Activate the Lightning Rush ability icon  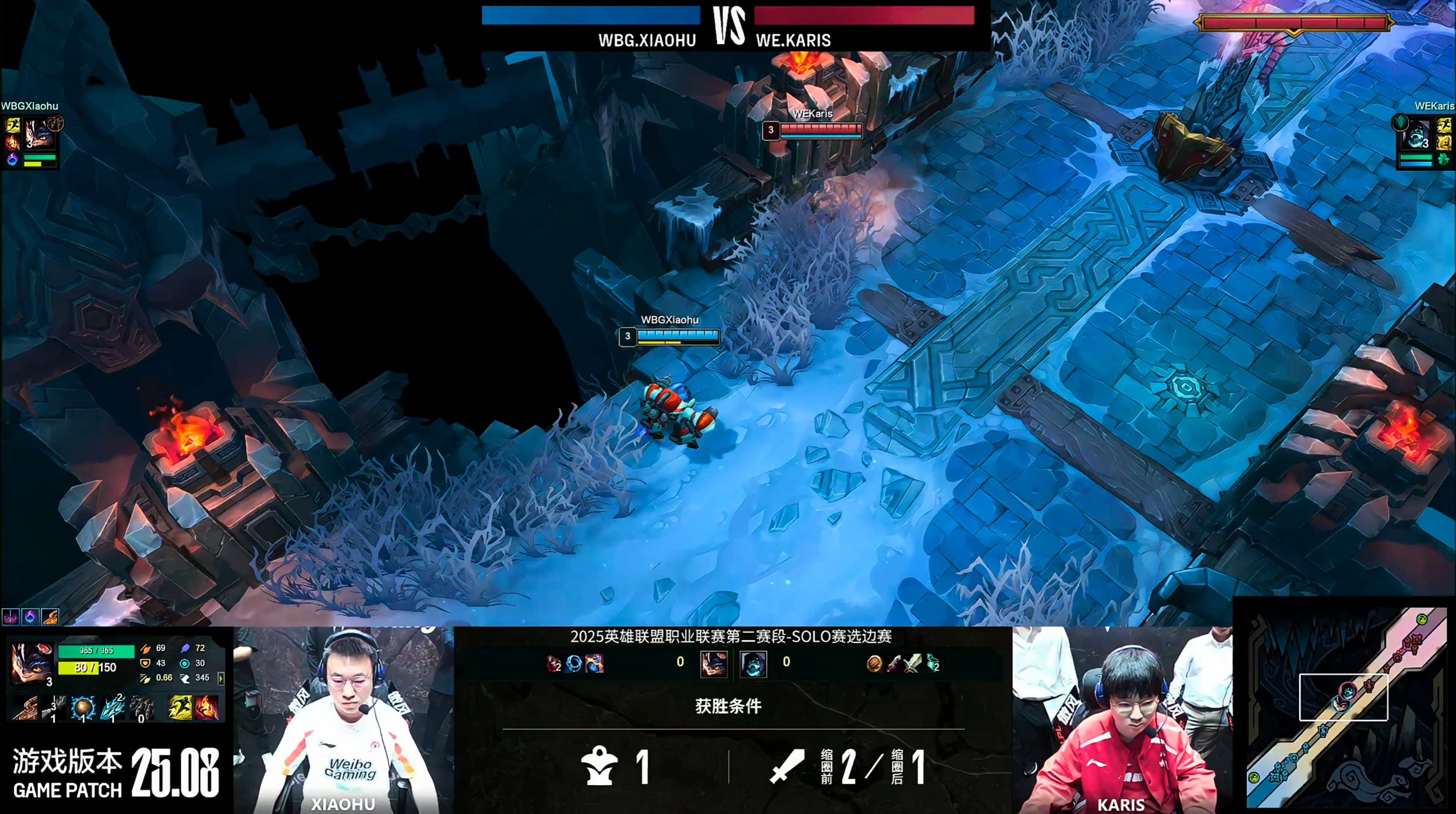pos(112,708)
